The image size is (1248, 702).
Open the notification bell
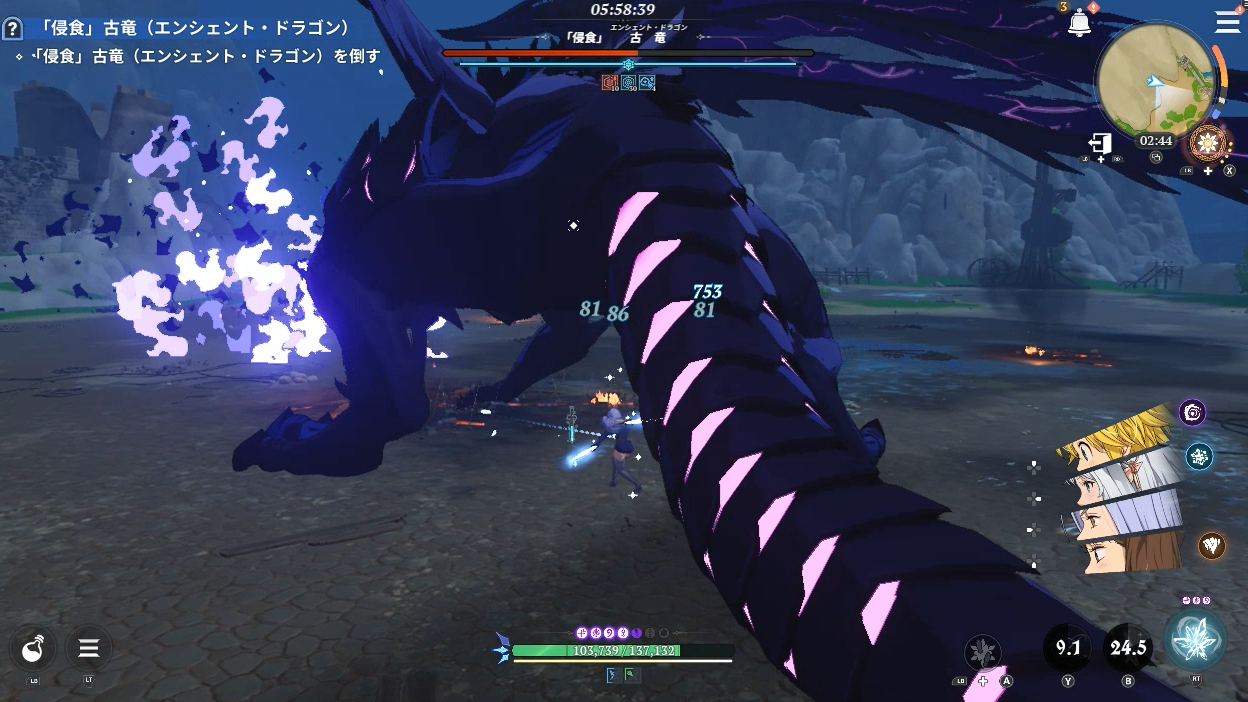[1079, 24]
